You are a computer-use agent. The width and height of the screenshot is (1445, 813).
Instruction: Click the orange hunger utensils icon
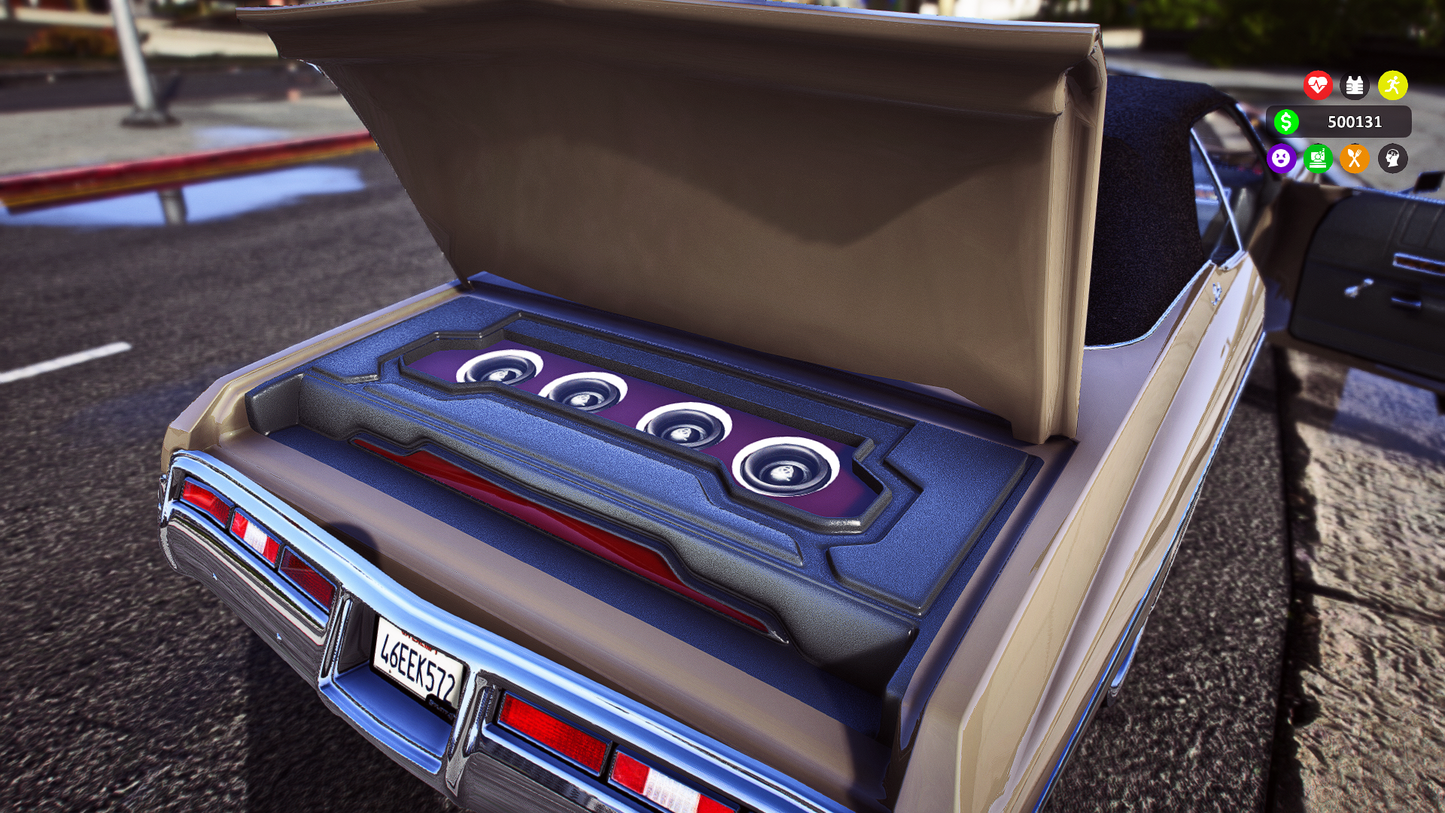(x=1354, y=159)
